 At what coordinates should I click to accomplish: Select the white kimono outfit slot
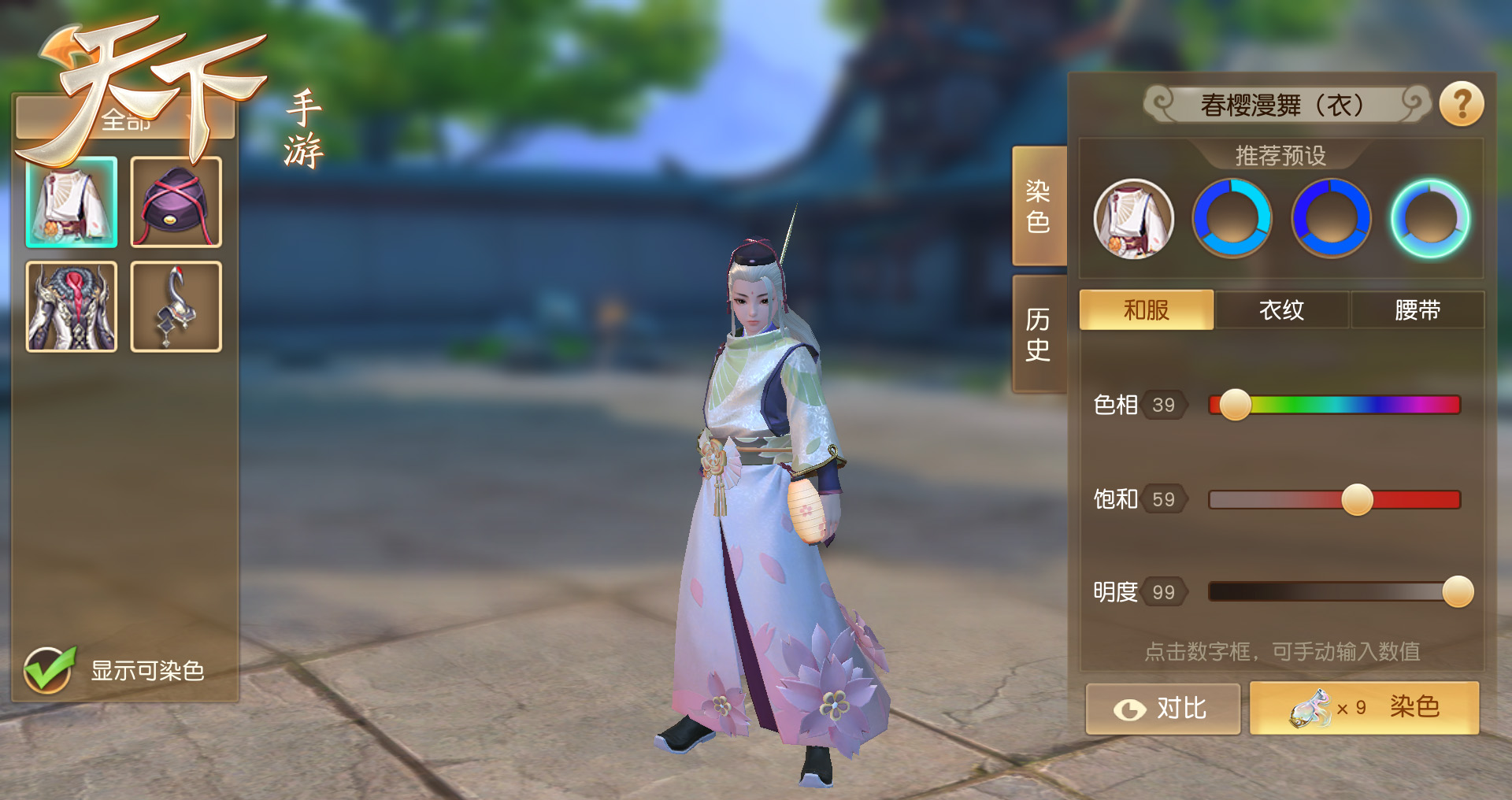72,202
